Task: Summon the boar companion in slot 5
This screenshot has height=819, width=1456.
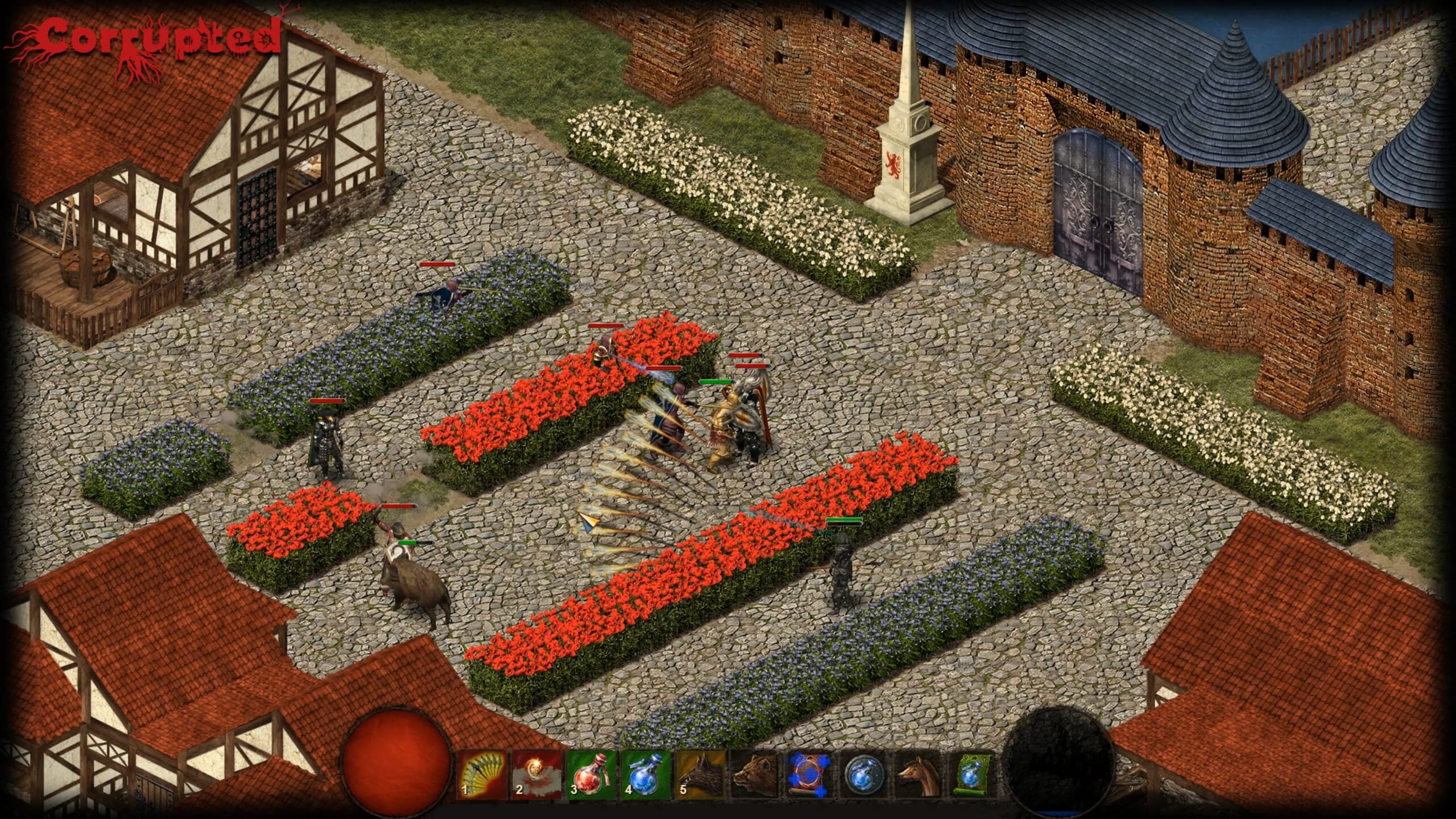Action: 700,775
